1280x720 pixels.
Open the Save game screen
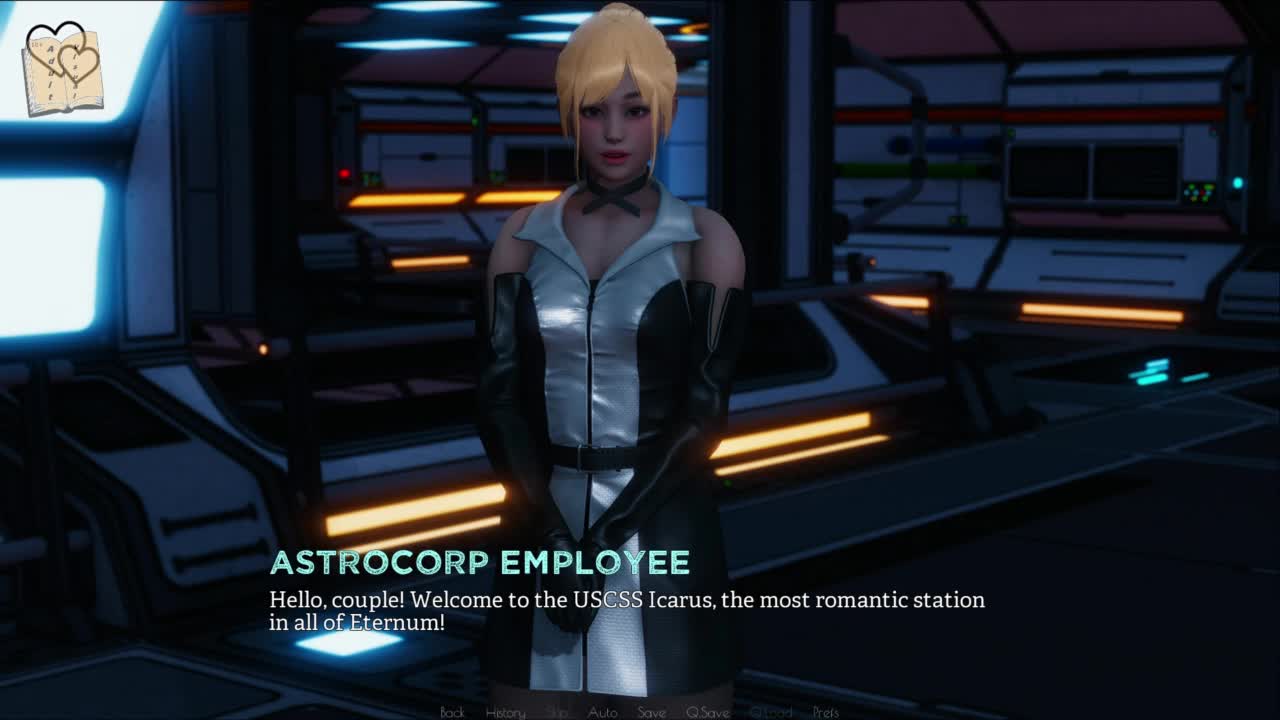651,712
